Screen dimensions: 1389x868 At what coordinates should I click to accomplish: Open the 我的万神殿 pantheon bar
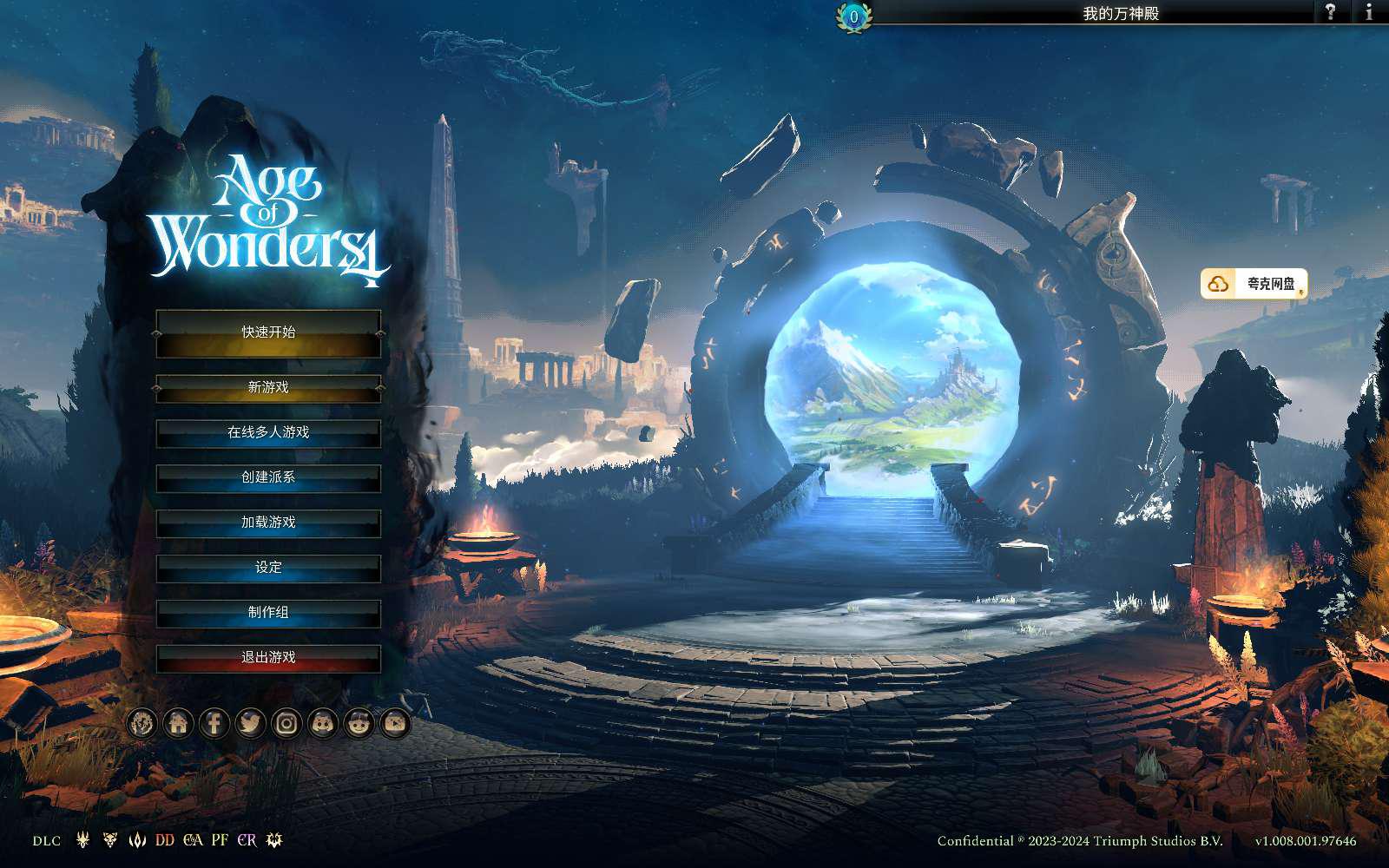pyautogui.click(x=1120, y=13)
